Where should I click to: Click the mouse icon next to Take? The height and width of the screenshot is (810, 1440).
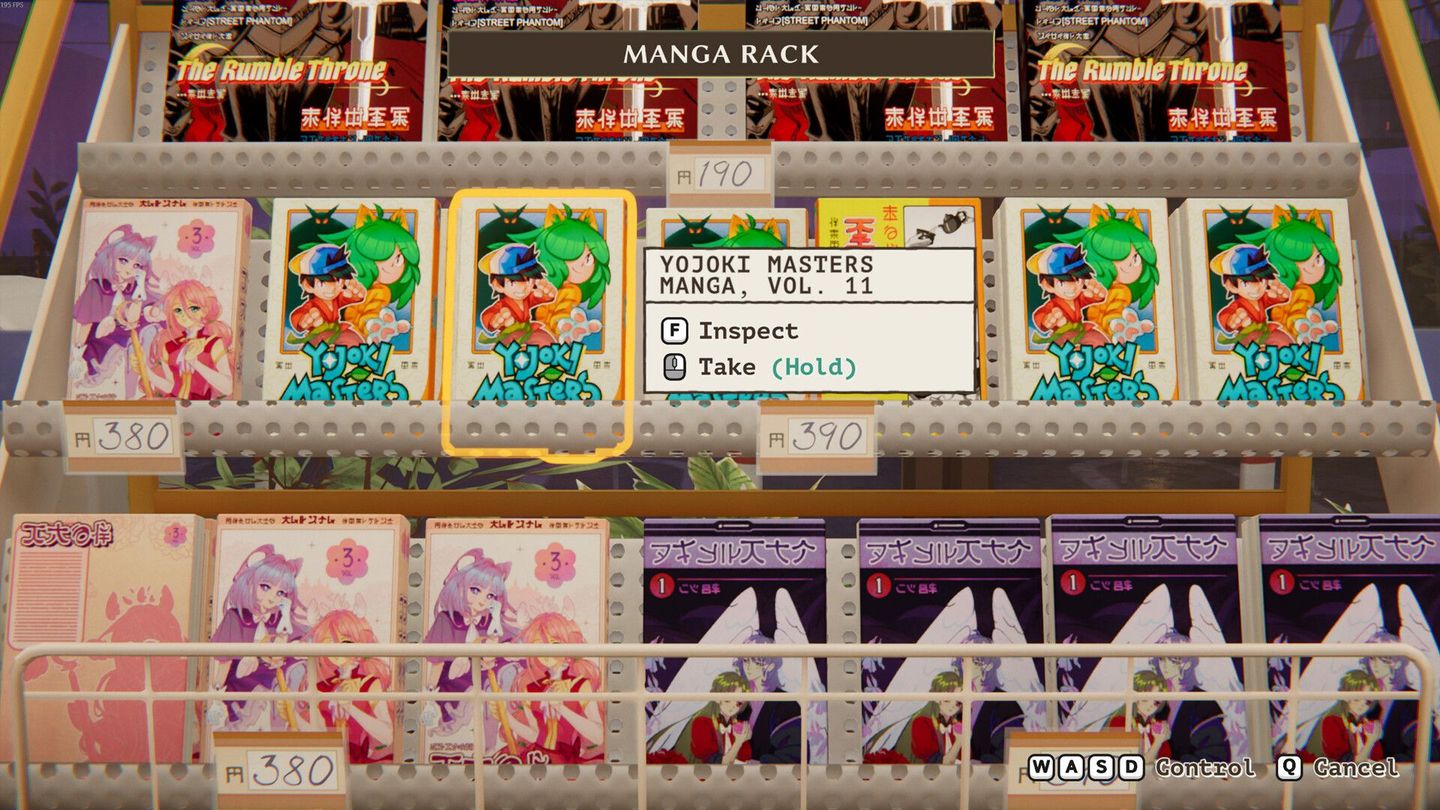pyautogui.click(x=672, y=366)
